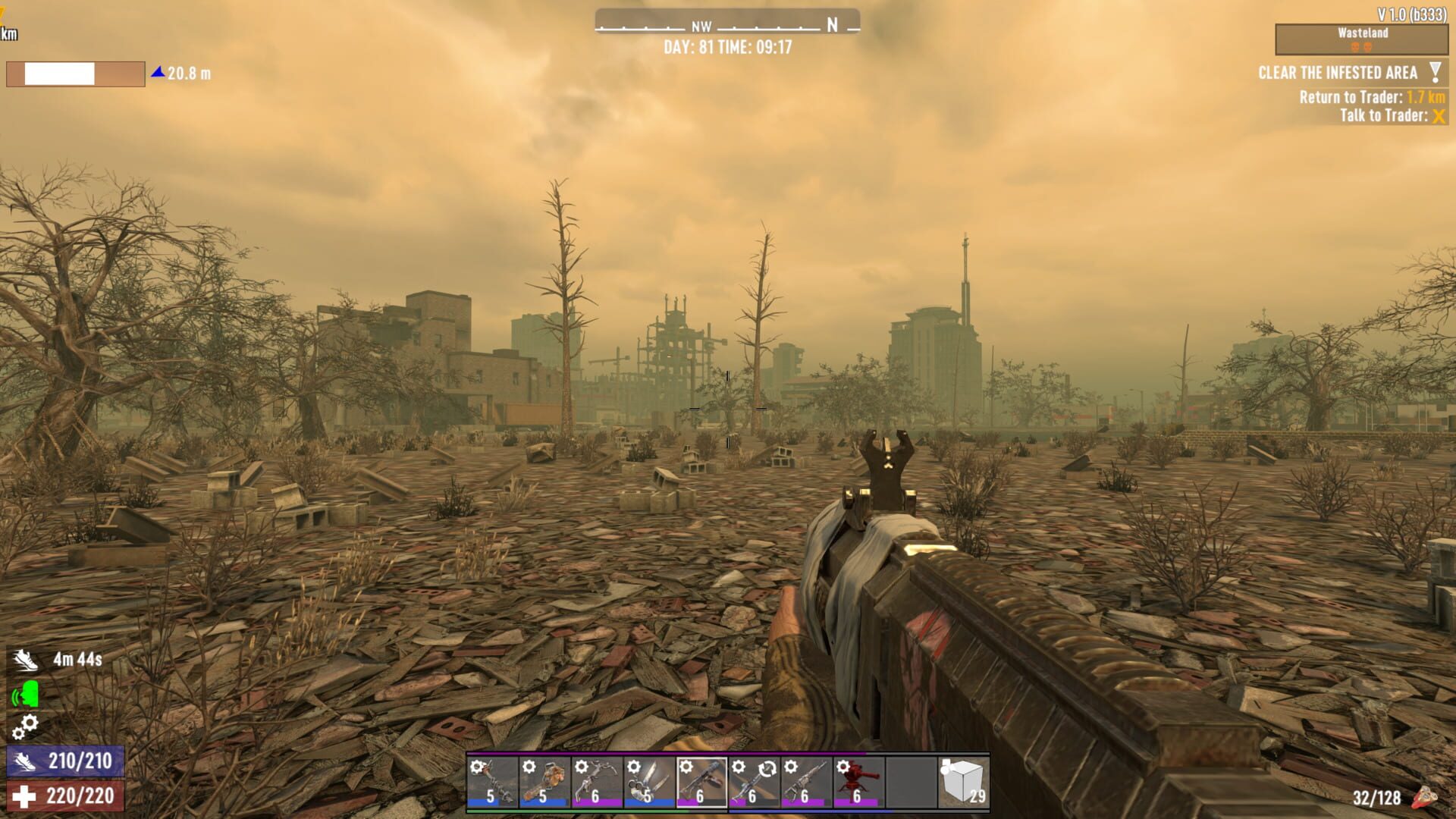Select the building block in the last hotbar slot
This screenshot has height=819, width=1456.
click(x=963, y=780)
